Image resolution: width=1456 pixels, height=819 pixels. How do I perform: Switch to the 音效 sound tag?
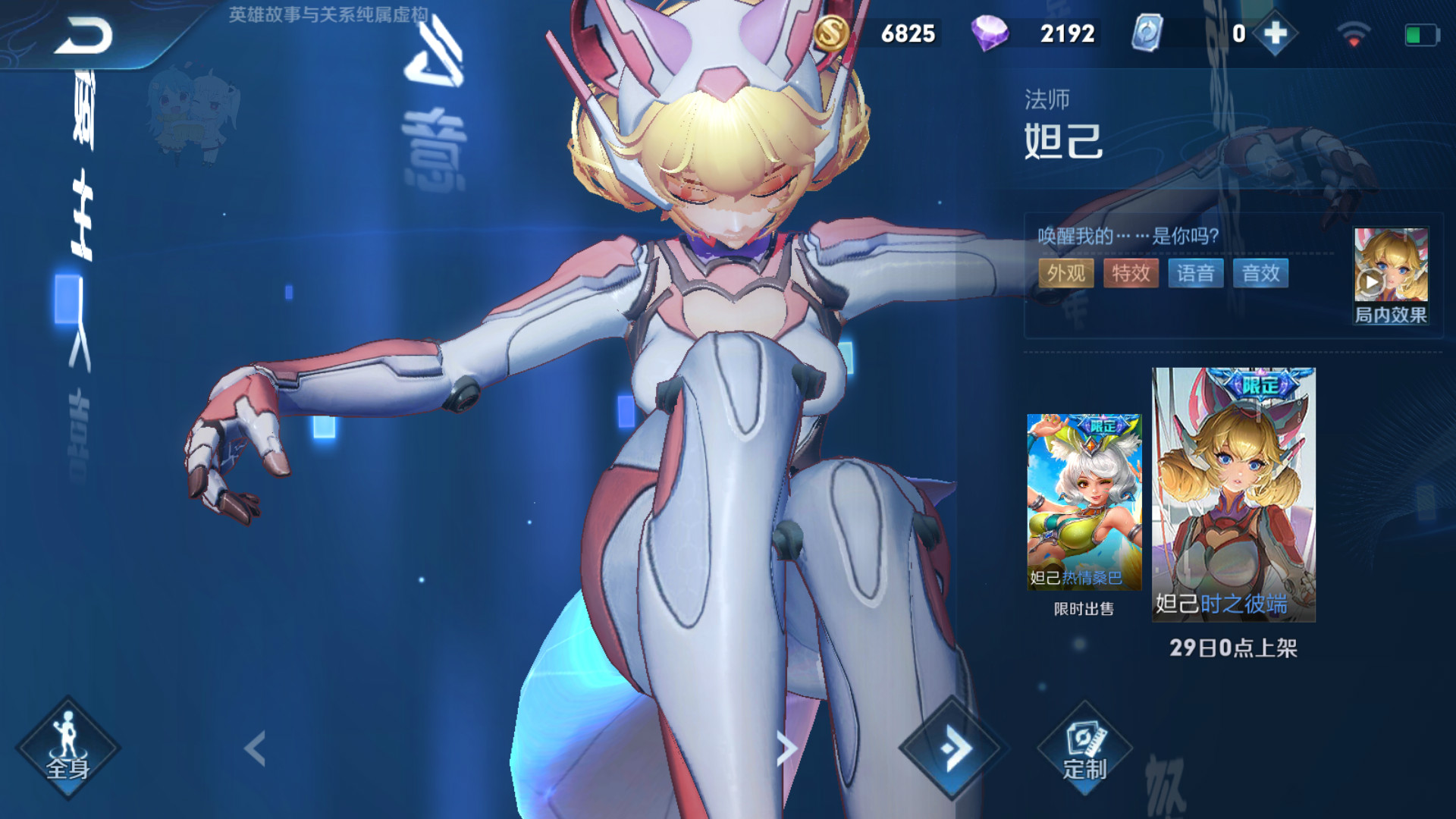pos(1260,273)
